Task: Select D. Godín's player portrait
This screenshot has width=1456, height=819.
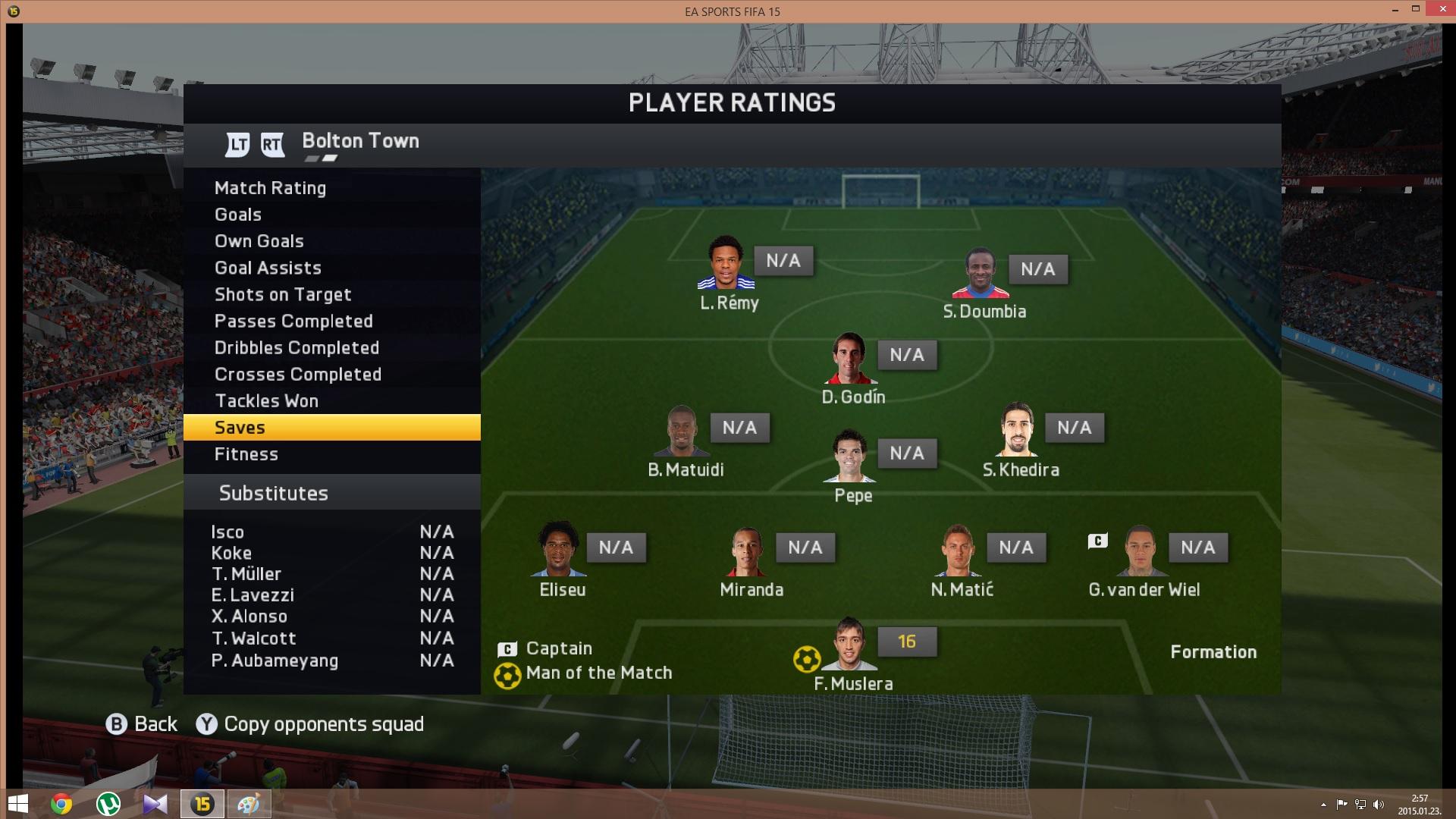Action: (x=849, y=358)
